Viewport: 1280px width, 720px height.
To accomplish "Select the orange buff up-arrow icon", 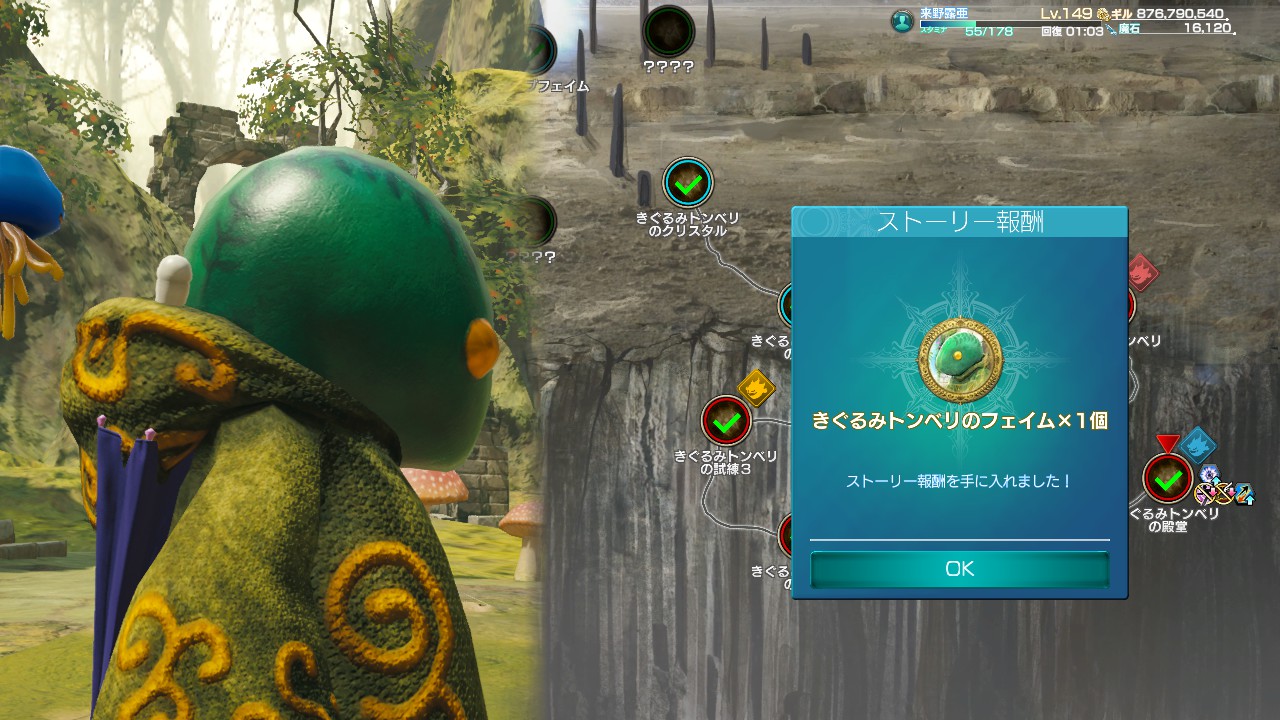I will tap(1244, 494).
